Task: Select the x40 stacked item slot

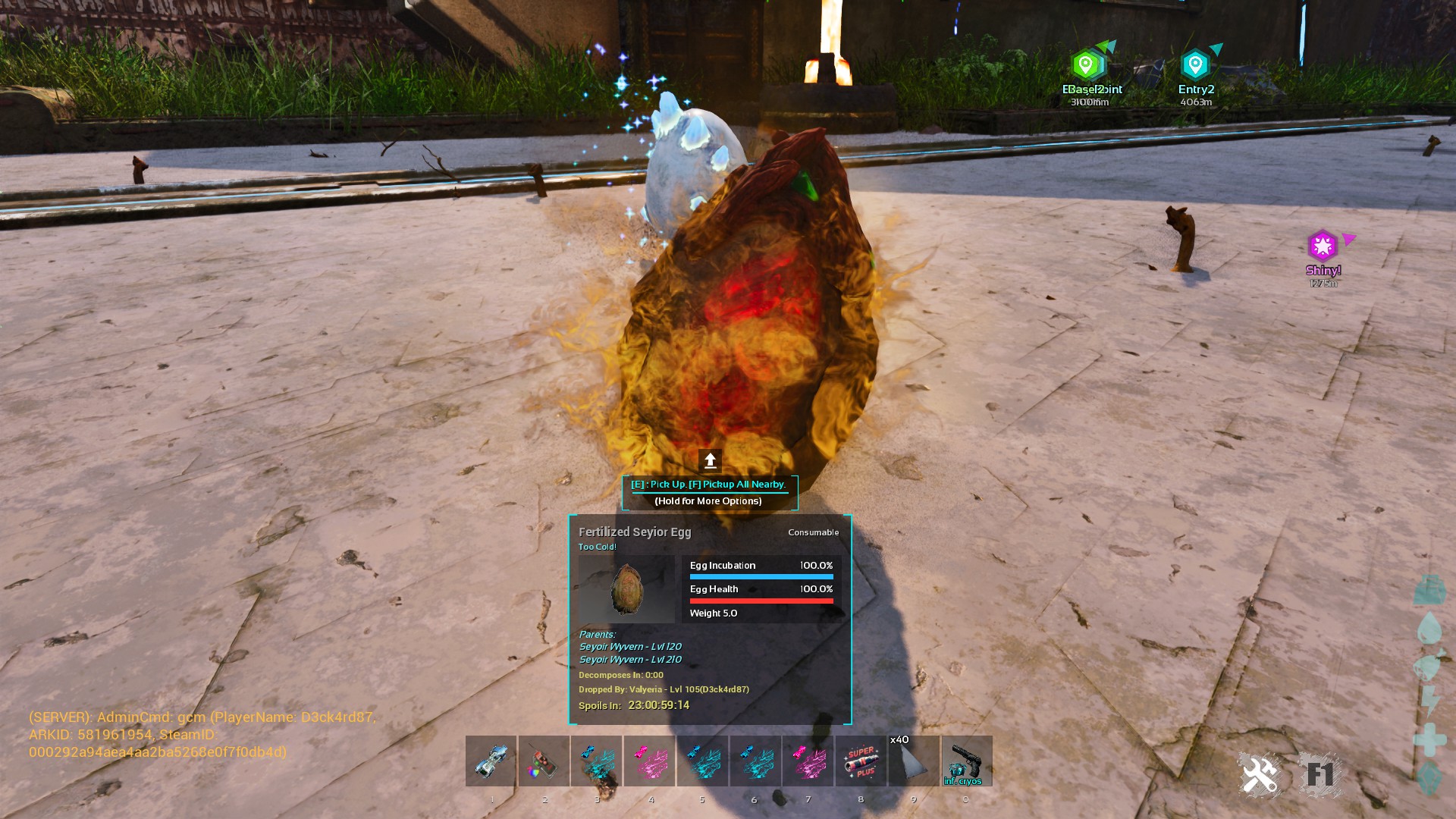Action: (914, 761)
